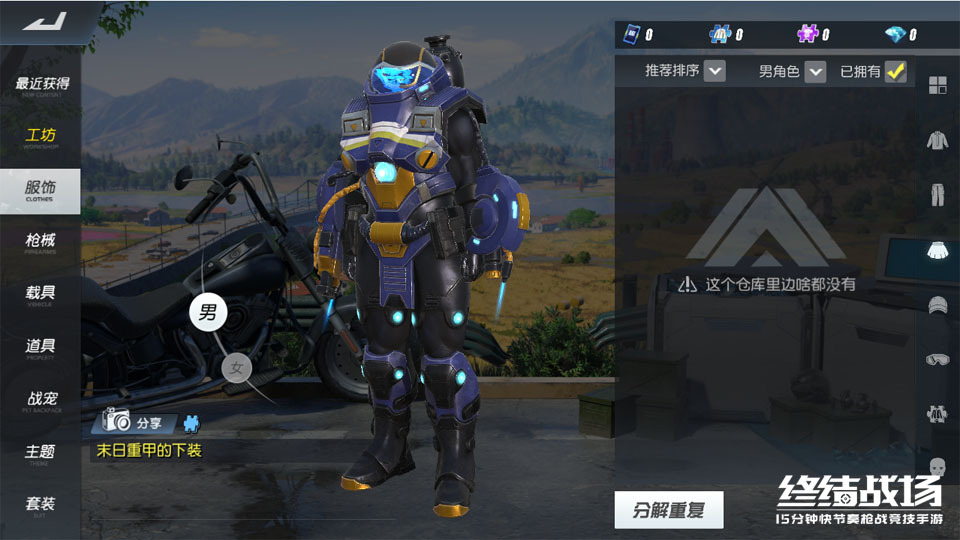Toggle the 已拥有 owned checkbox
Viewport: 960px width, 540px height.
(895, 71)
